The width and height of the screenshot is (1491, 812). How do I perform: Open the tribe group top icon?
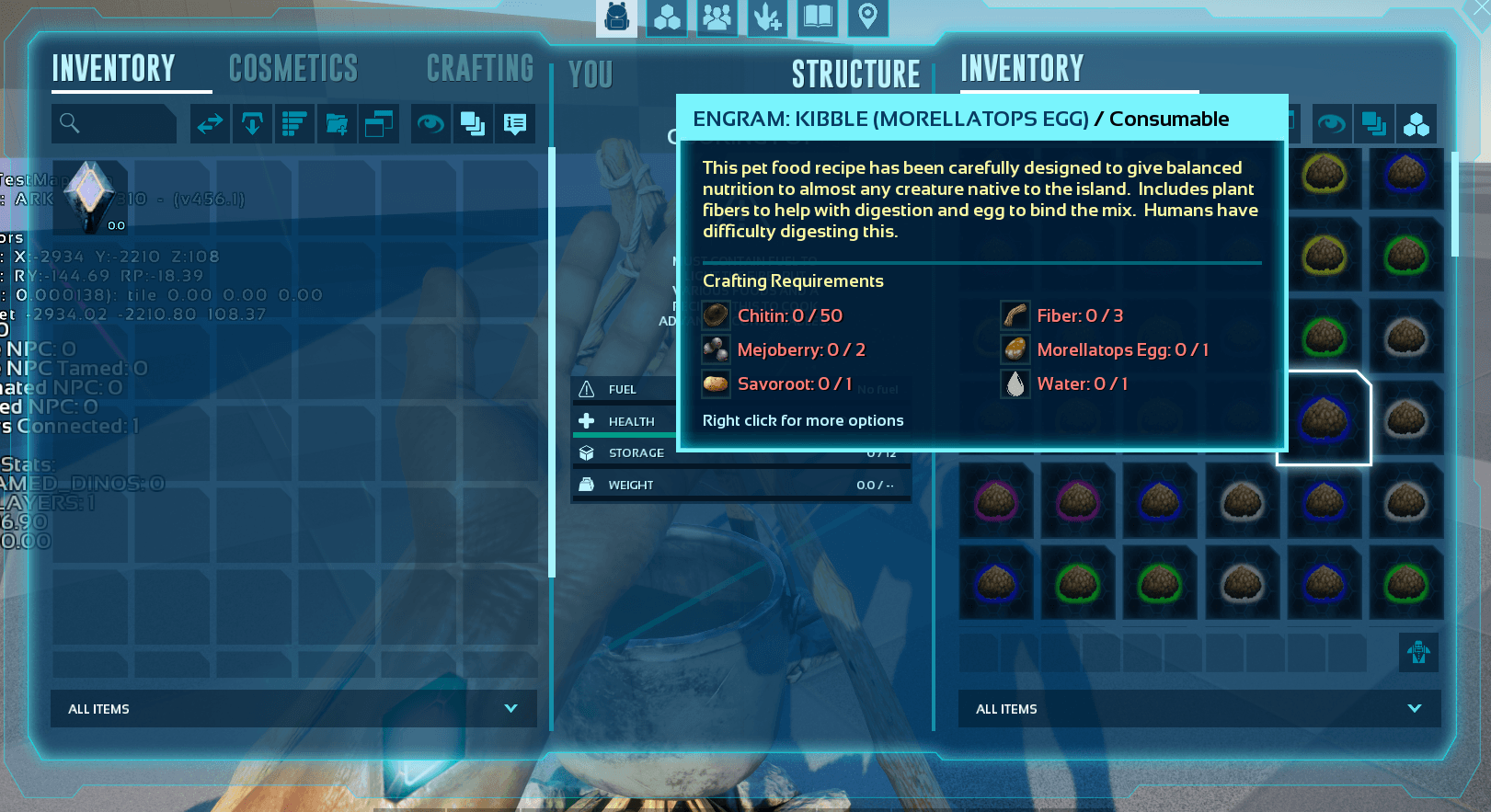(717, 17)
